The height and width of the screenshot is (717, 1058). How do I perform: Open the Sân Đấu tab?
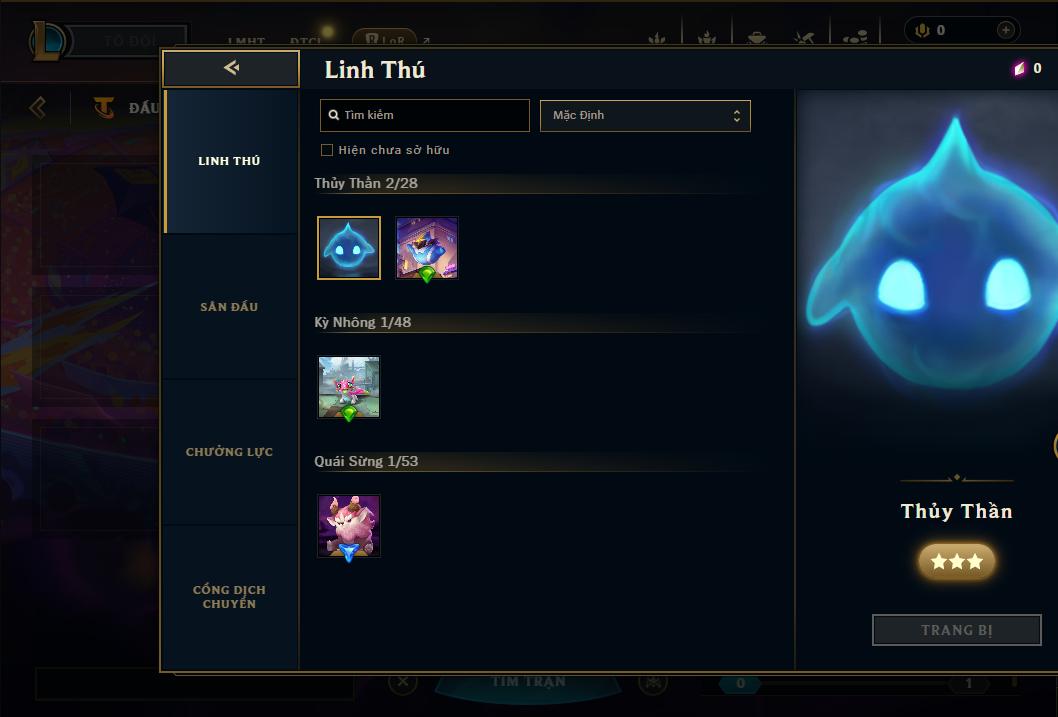click(x=229, y=307)
